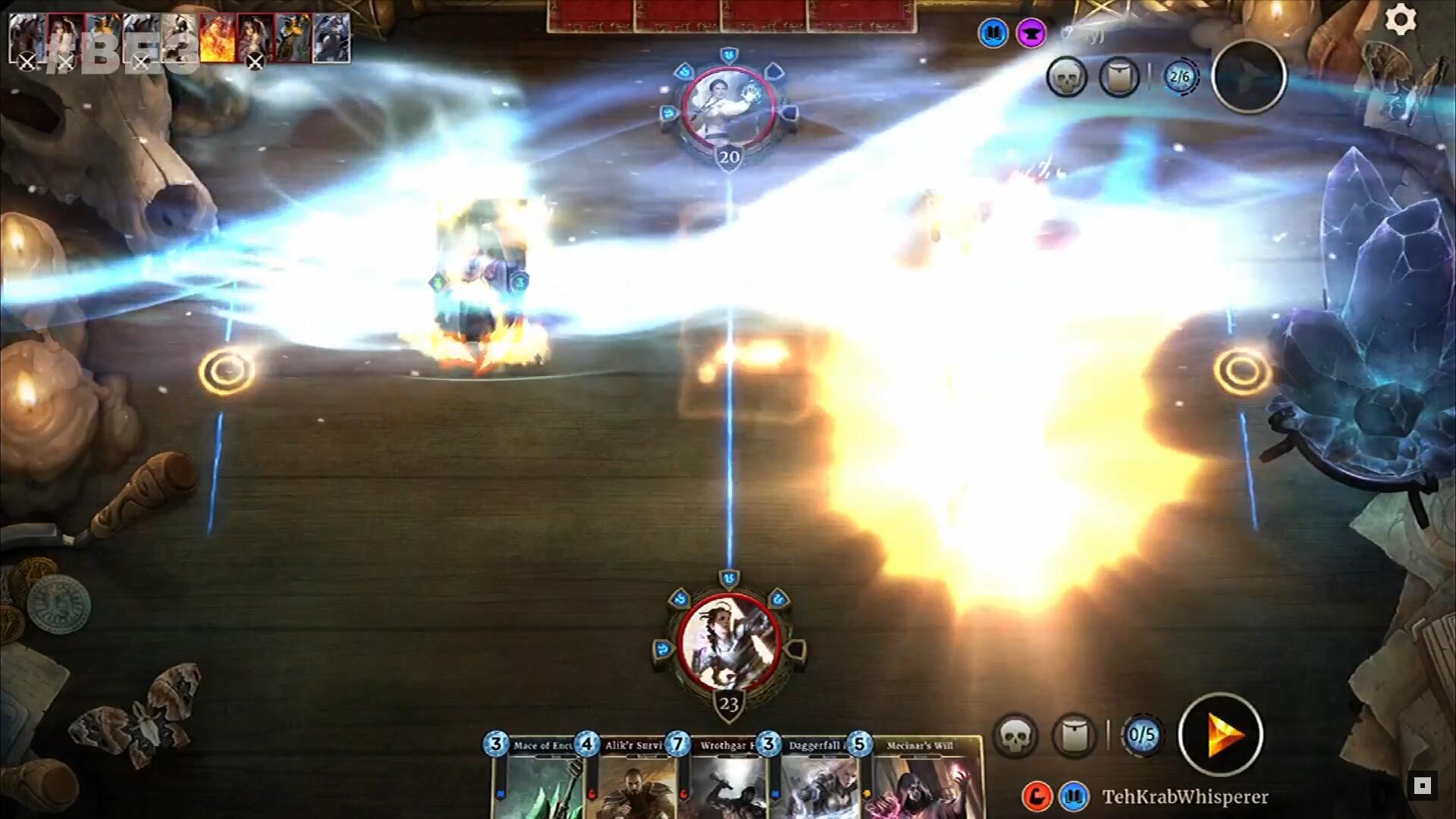Select the Mace of Encumbrance card
The image size is (1456, 819).
pos(539,781)
